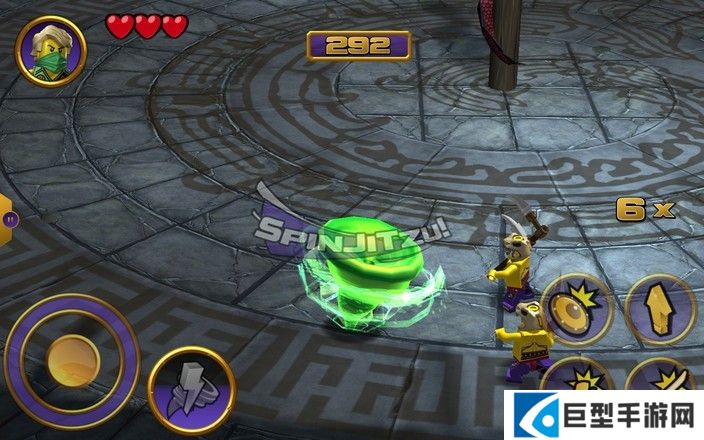Activate the Spinjitzu tornado ability
The height and width of the screenshot is (440, 704).
click(x=191, y=385)
